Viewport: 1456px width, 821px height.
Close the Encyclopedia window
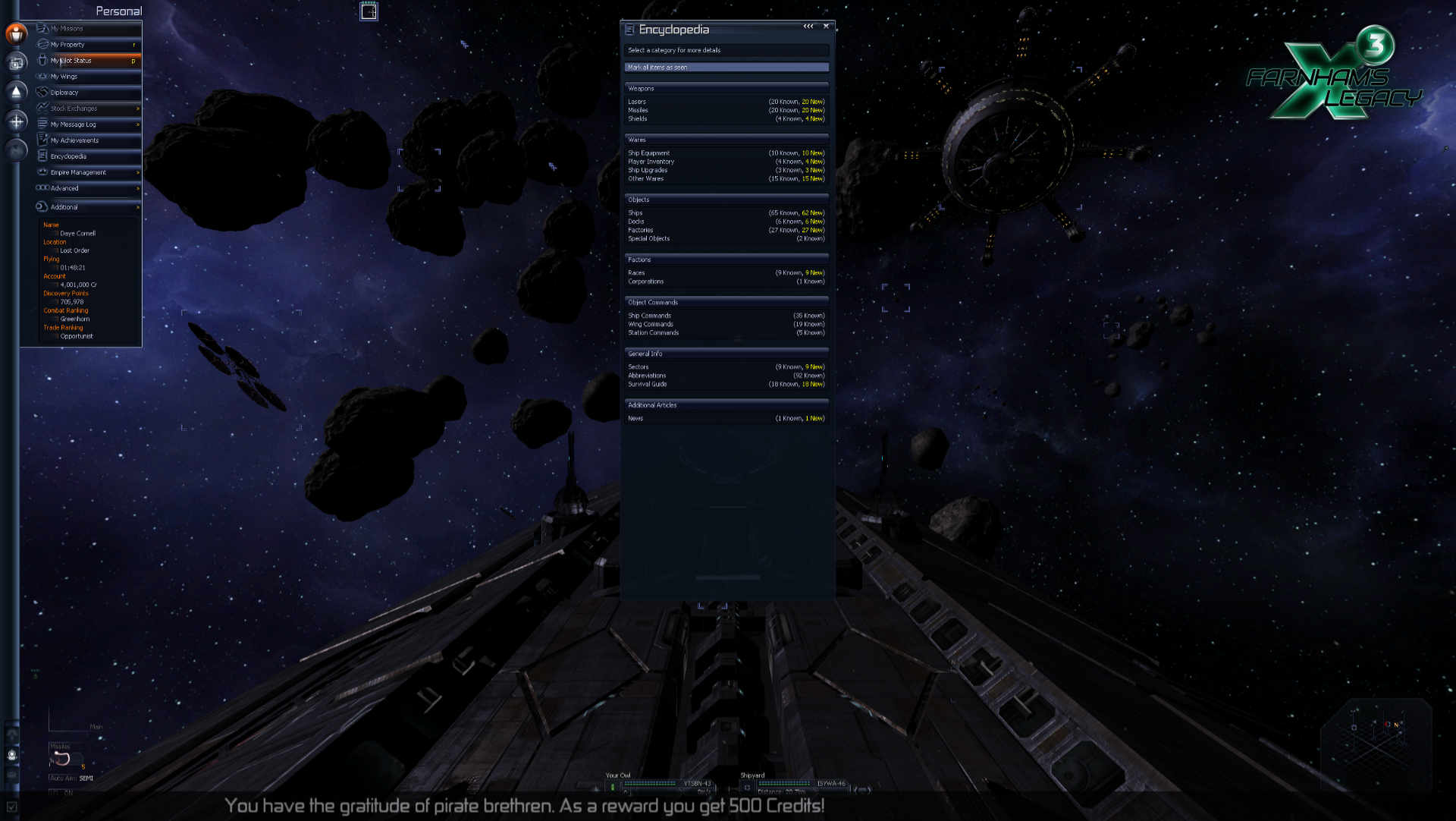pyautogui.click(x=826, y=27)
